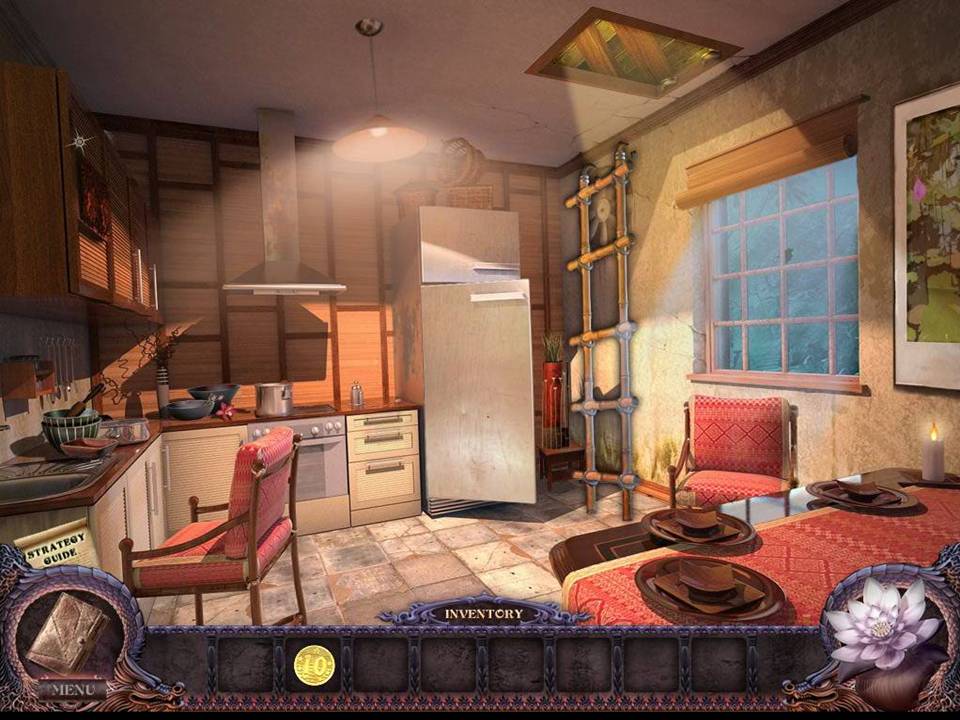Select the gold coin inventory slot
960x720 pixels.
(x=314, y=664)
